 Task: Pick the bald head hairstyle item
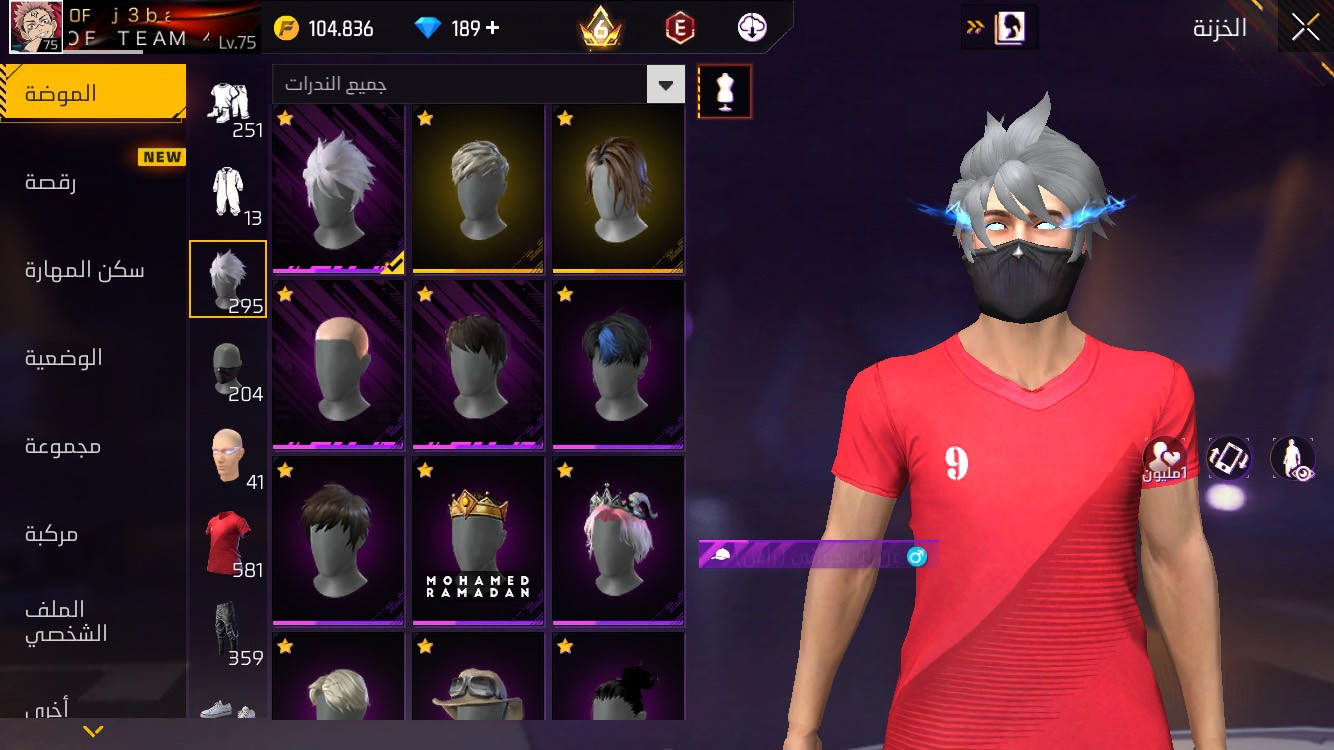(338, 364)
